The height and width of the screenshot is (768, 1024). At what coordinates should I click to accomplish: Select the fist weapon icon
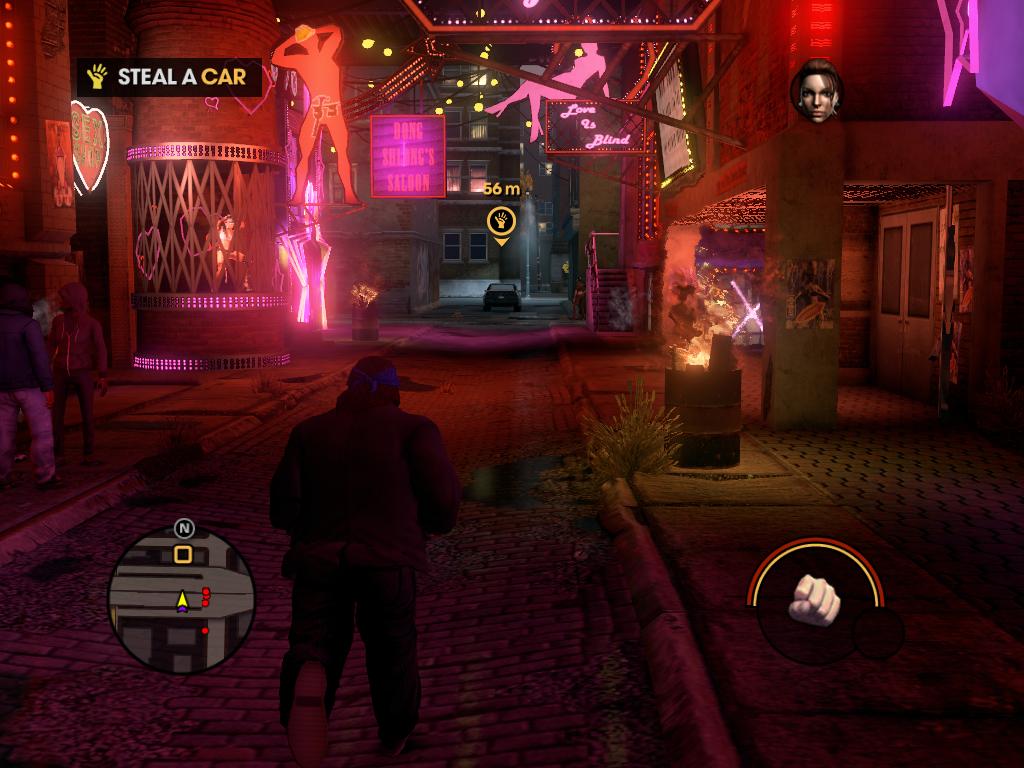pos(814,598)
